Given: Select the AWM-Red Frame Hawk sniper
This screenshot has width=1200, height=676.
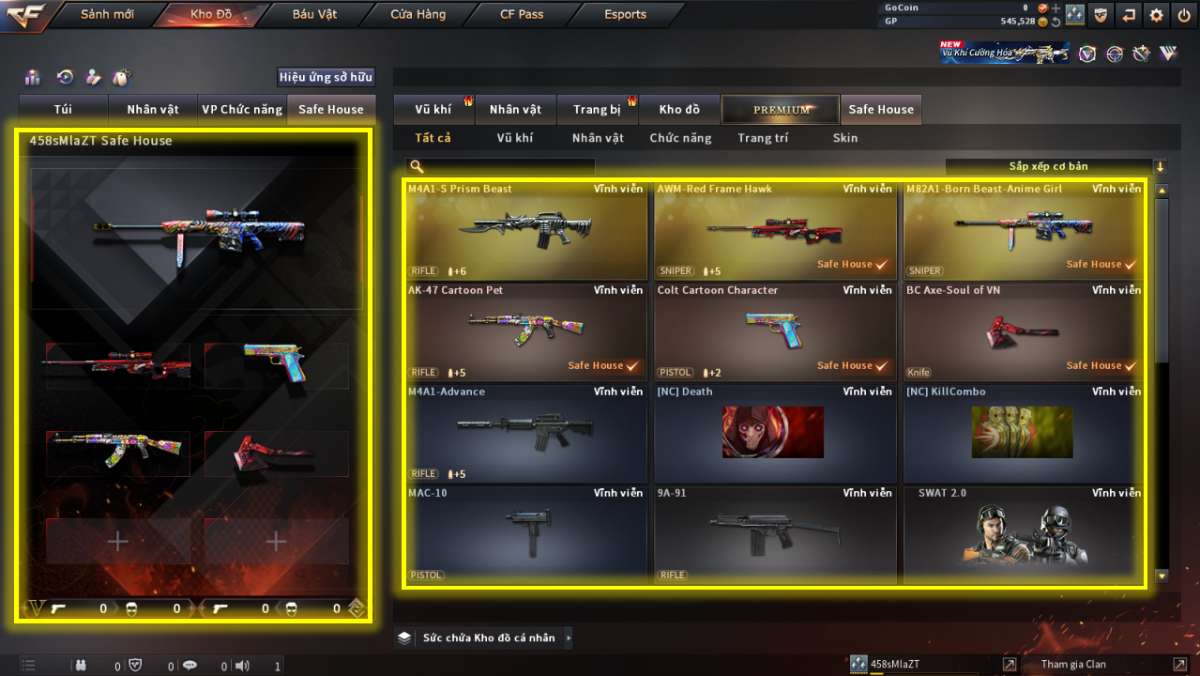Looking at the screenshot, I should pos(775,230).
